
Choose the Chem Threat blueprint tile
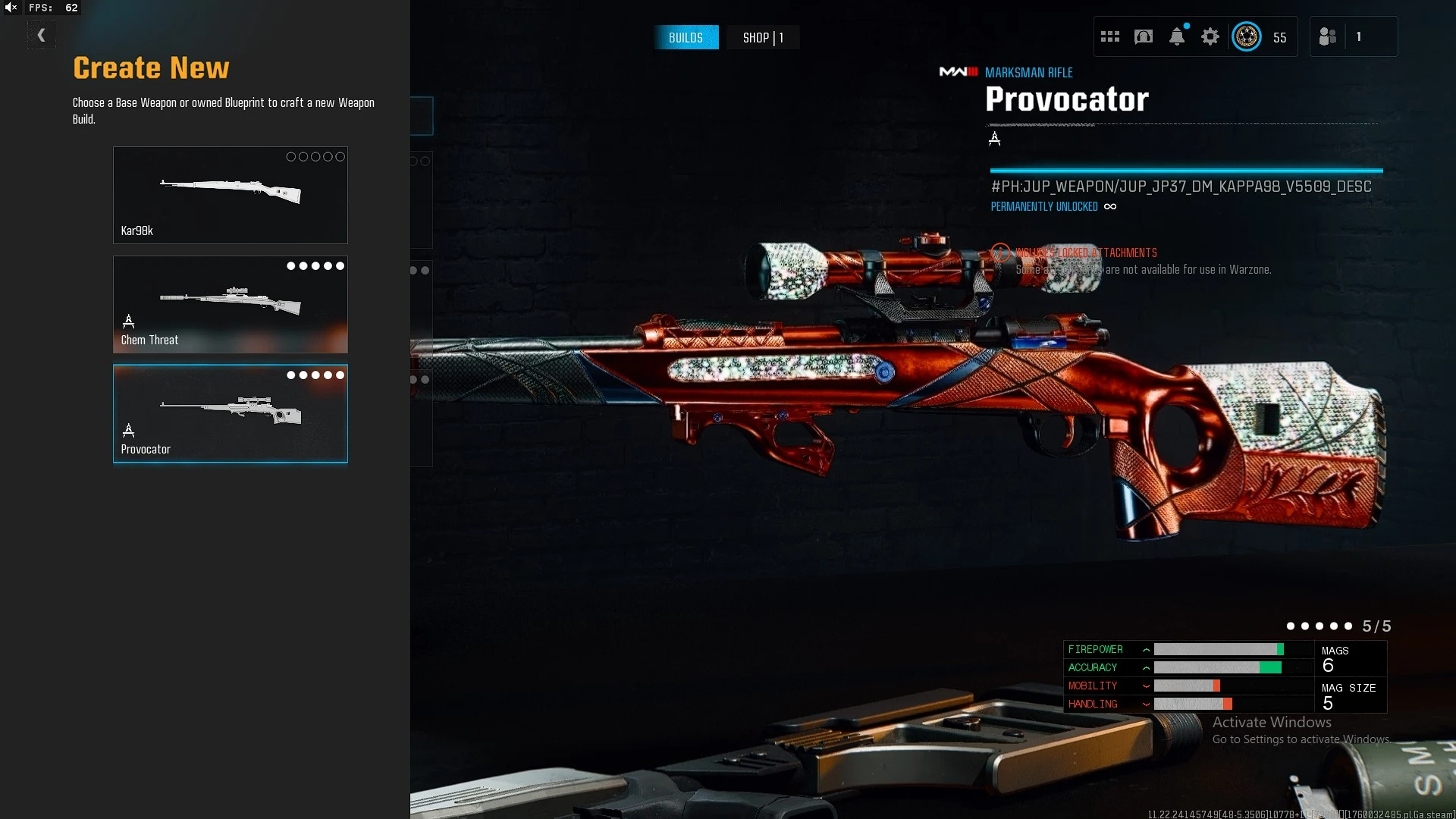click(x=230, y=304)
